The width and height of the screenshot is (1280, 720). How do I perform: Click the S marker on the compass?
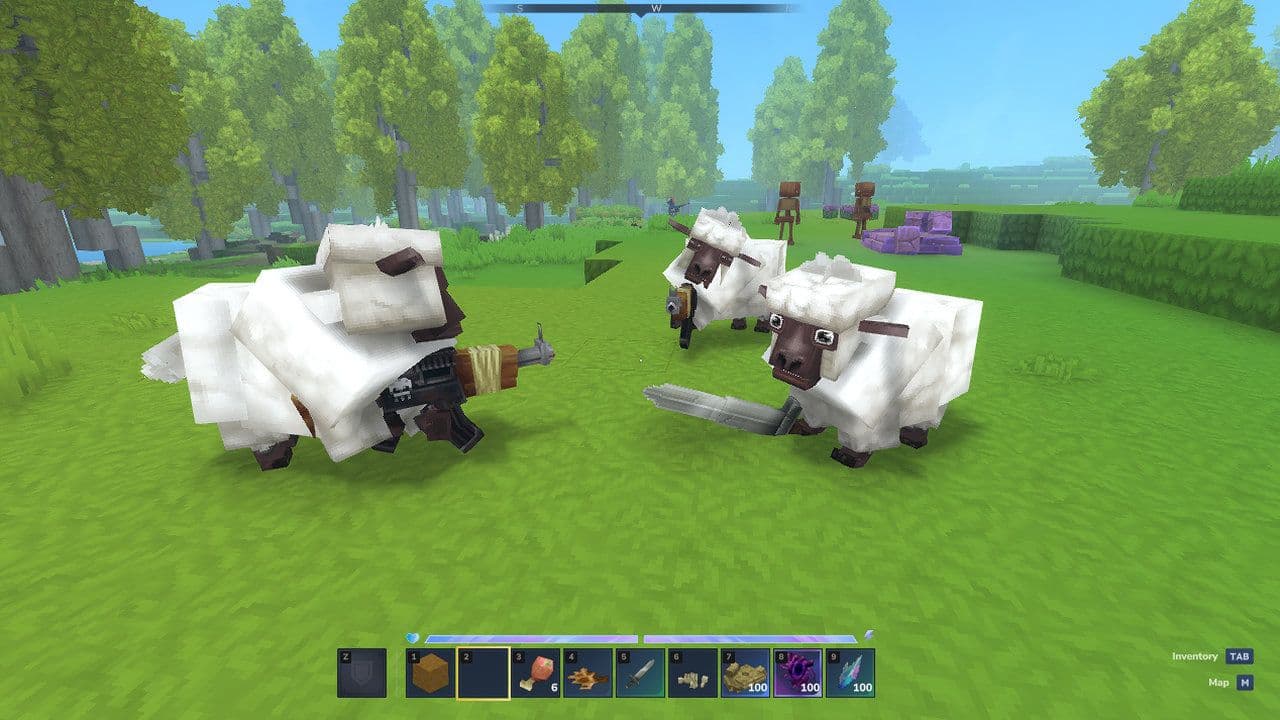coord(519,9)
